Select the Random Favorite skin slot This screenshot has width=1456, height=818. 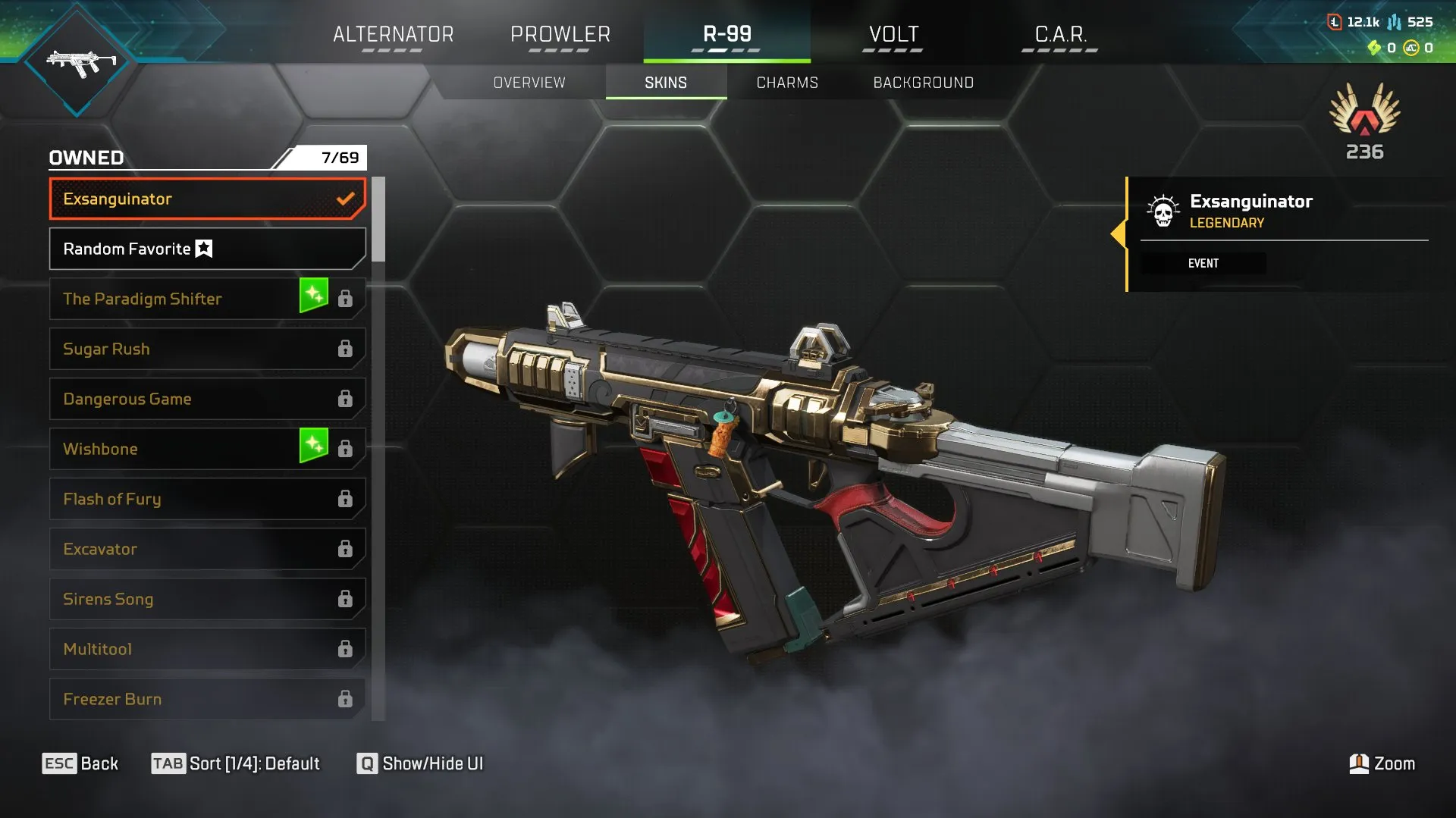pos(152,249)
